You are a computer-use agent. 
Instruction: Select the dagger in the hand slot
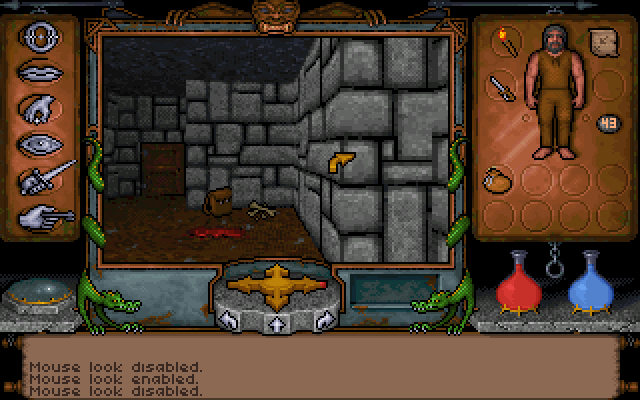pos(500,88)
